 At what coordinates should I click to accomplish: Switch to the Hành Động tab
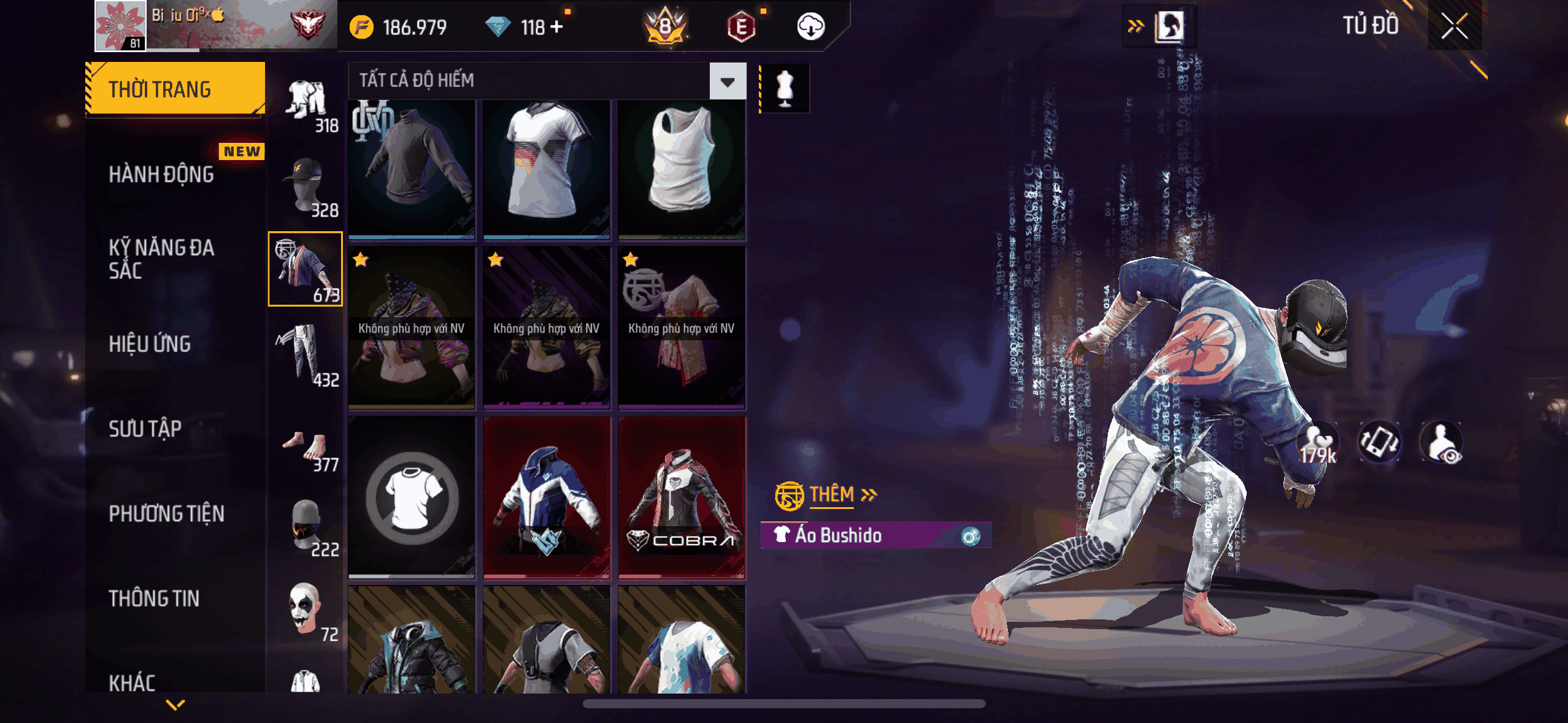click(x=161, y=174)
